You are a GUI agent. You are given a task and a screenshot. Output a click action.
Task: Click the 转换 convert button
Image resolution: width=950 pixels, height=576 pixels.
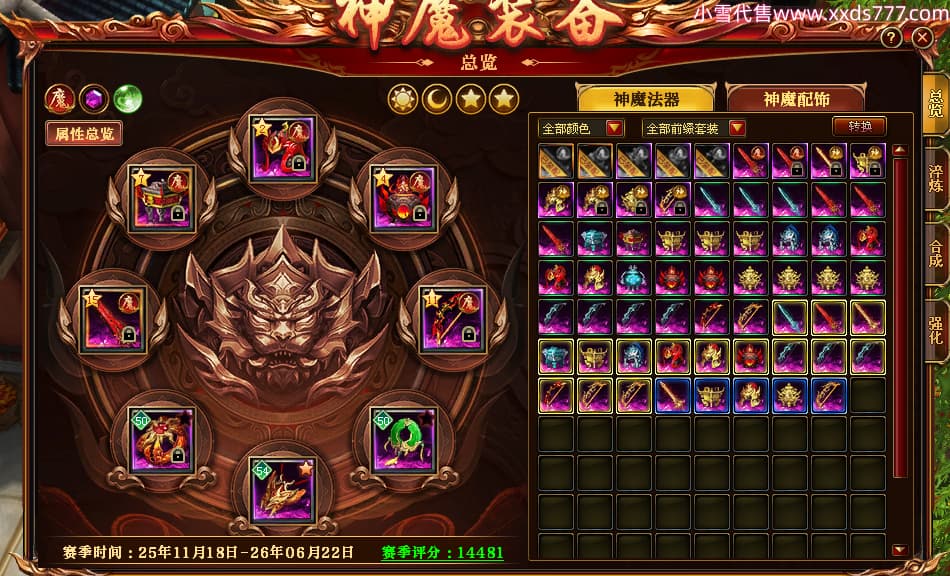pos(859,126)
